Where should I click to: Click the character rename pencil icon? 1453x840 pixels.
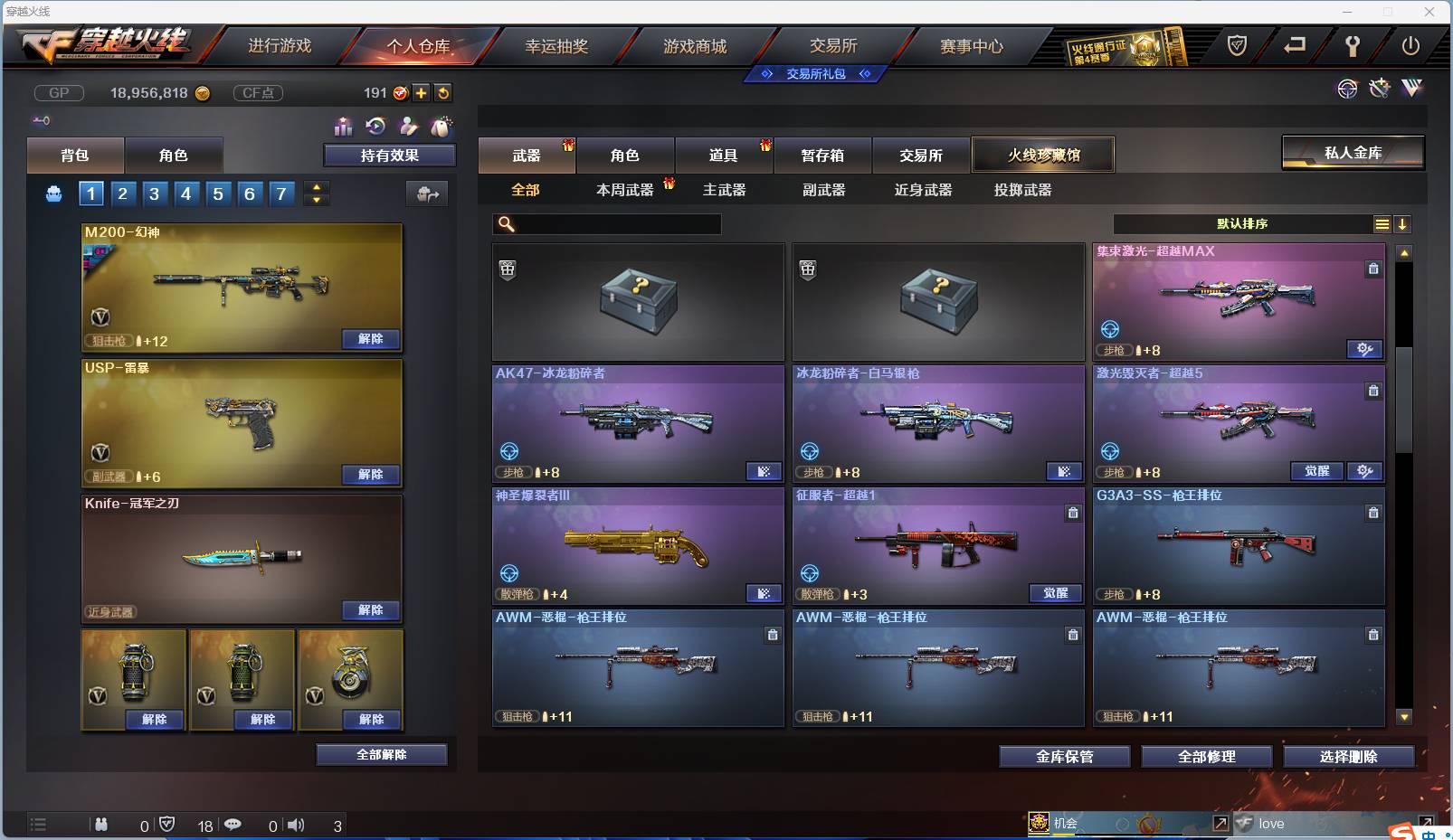[407, 127]
